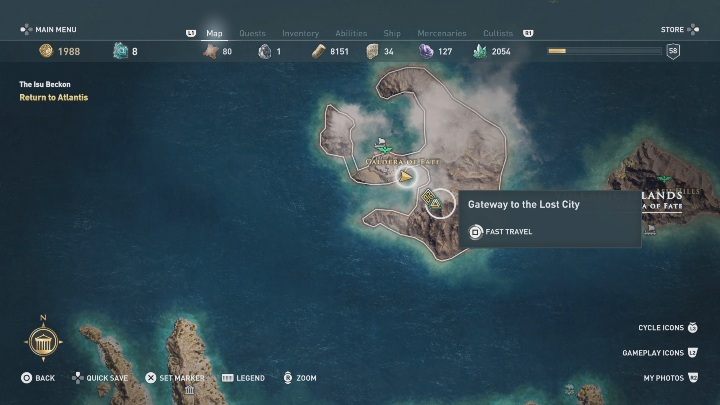720x405 pixels.
Task: Select the yellow player arrow marker
Action: (x=406, y=178)
